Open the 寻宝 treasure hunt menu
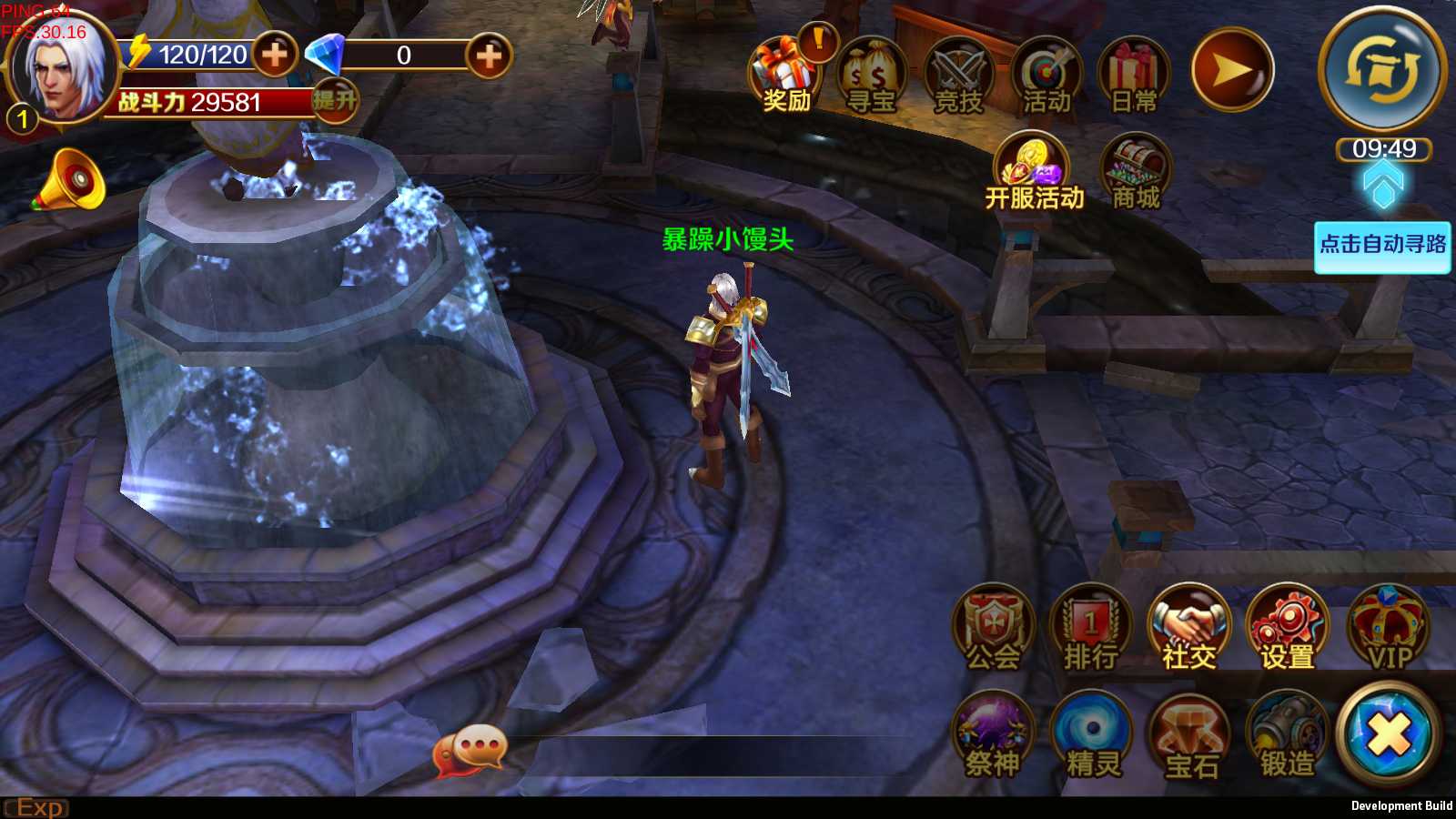Image resolution: width=1456 pixels, height=819 pixels. pyautogui.click(x=871, y=75)
